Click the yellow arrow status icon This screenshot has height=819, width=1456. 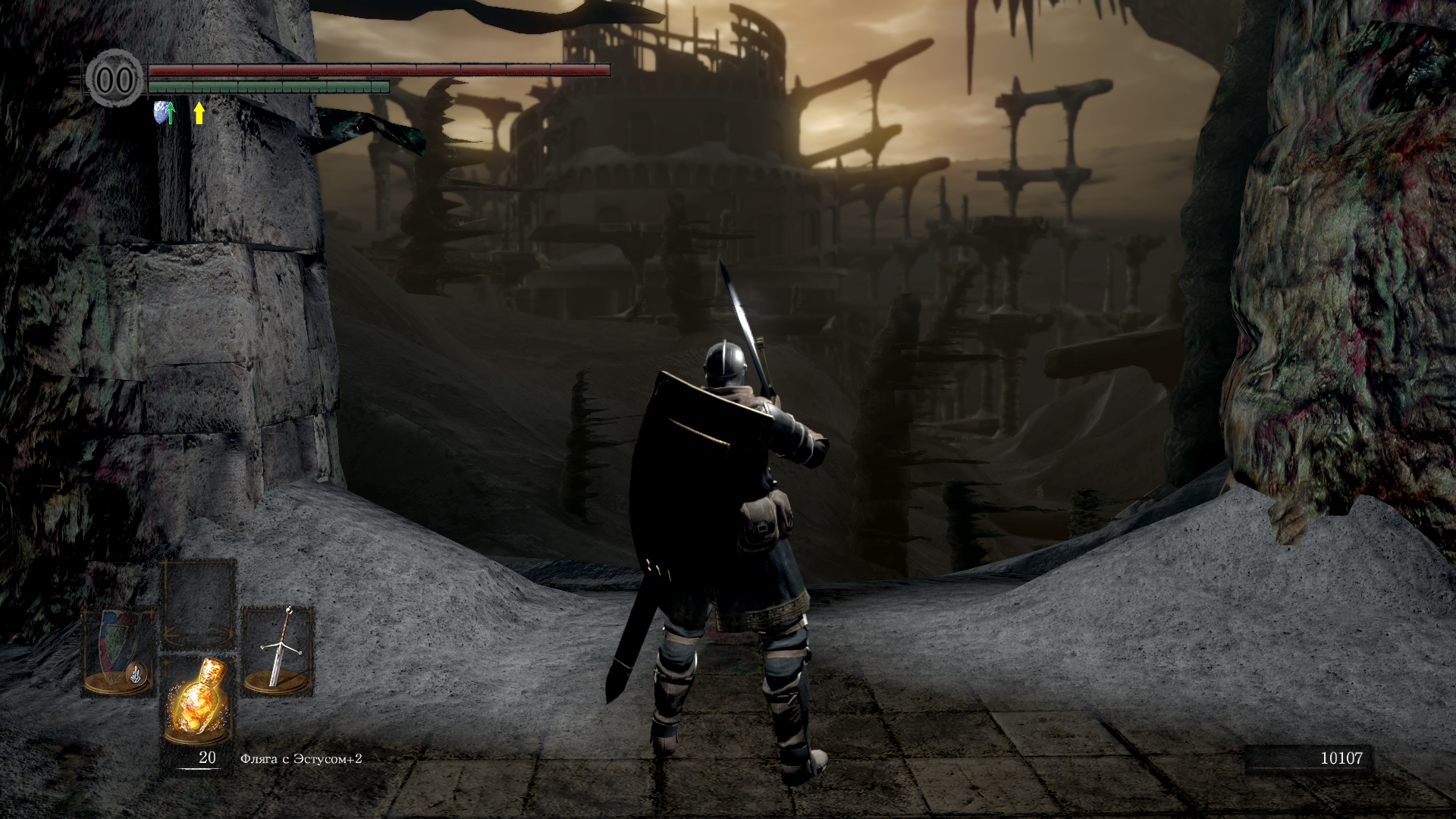pos(199,113)
